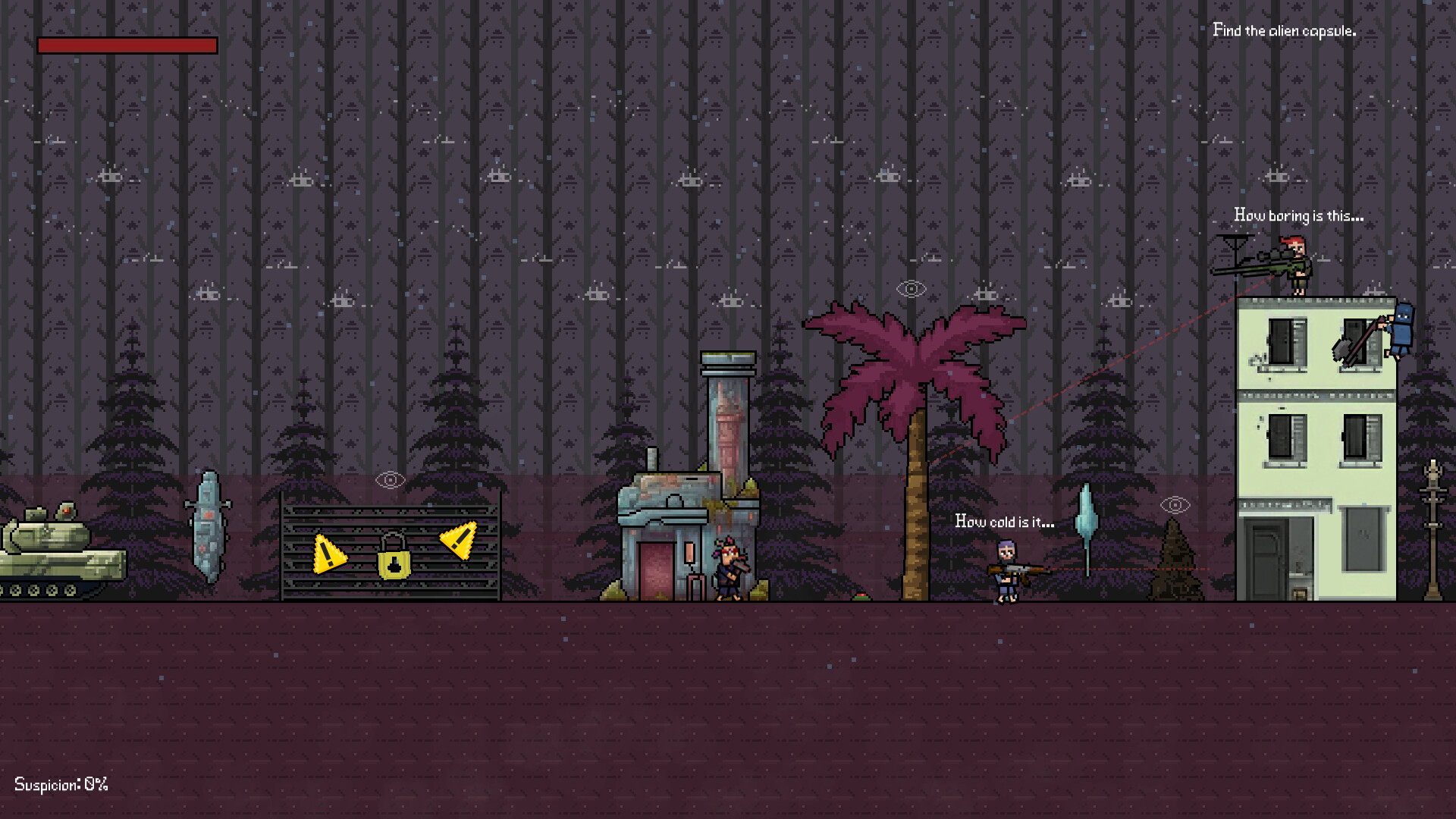
Task: Click the 'Suspicion: 0%' counter
Action: 62,785
